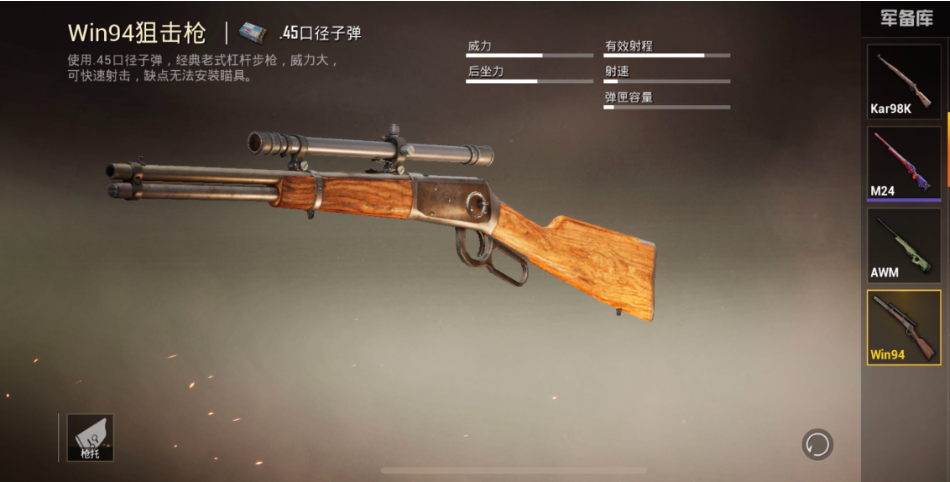The image size is (950, 482).
Task: Click the circular rotate-reset button
Action: 817,444
